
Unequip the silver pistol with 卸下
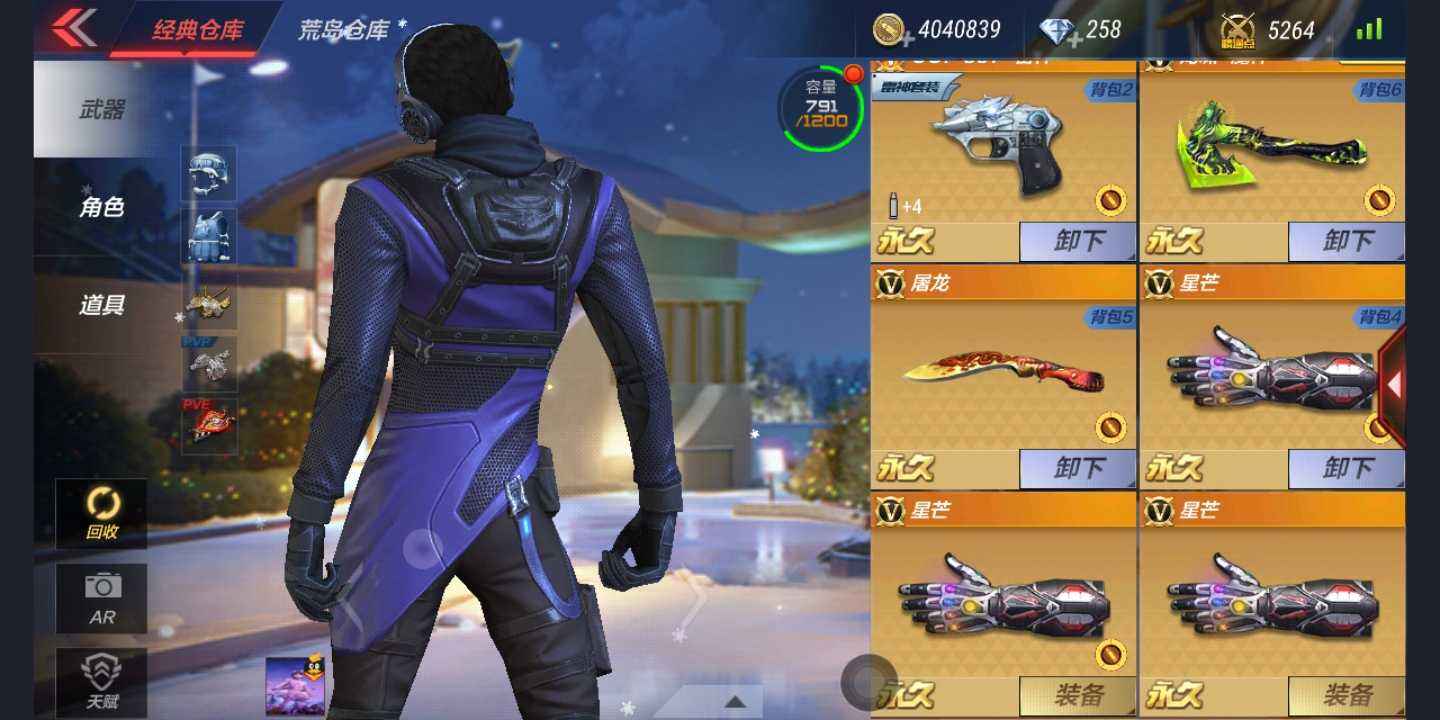point(1078,242)
